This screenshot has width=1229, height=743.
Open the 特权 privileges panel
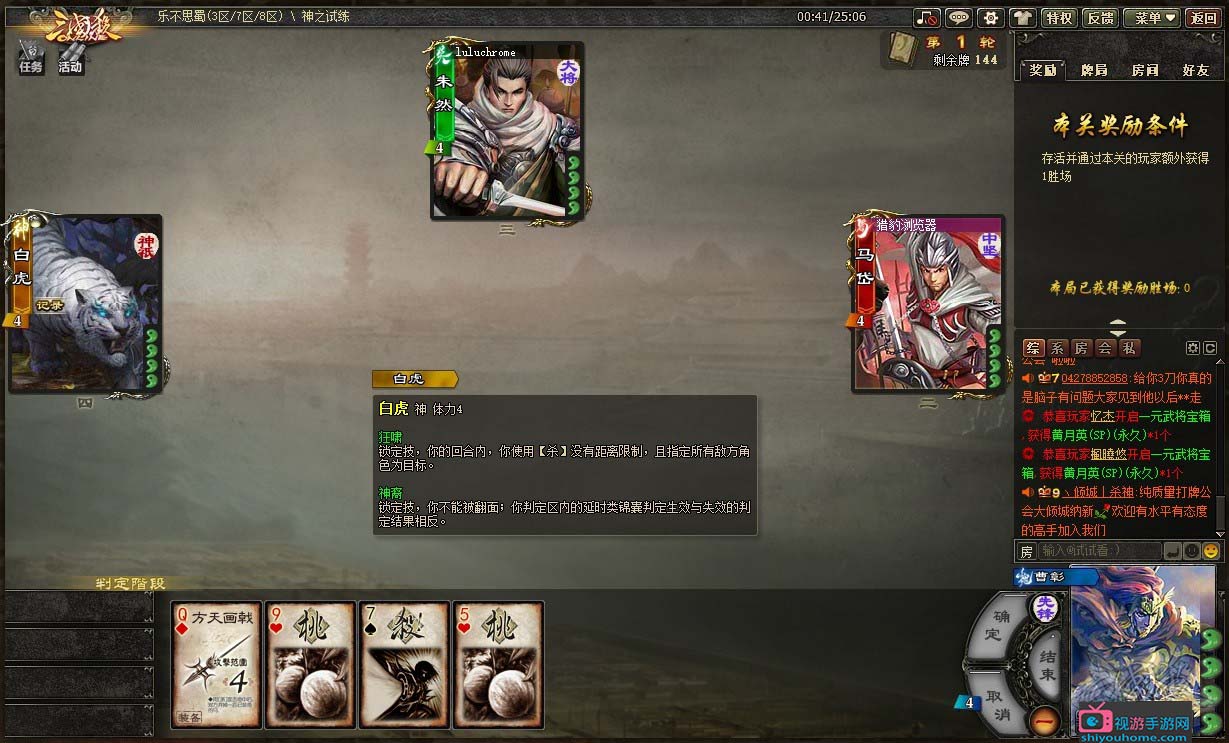1058,18
